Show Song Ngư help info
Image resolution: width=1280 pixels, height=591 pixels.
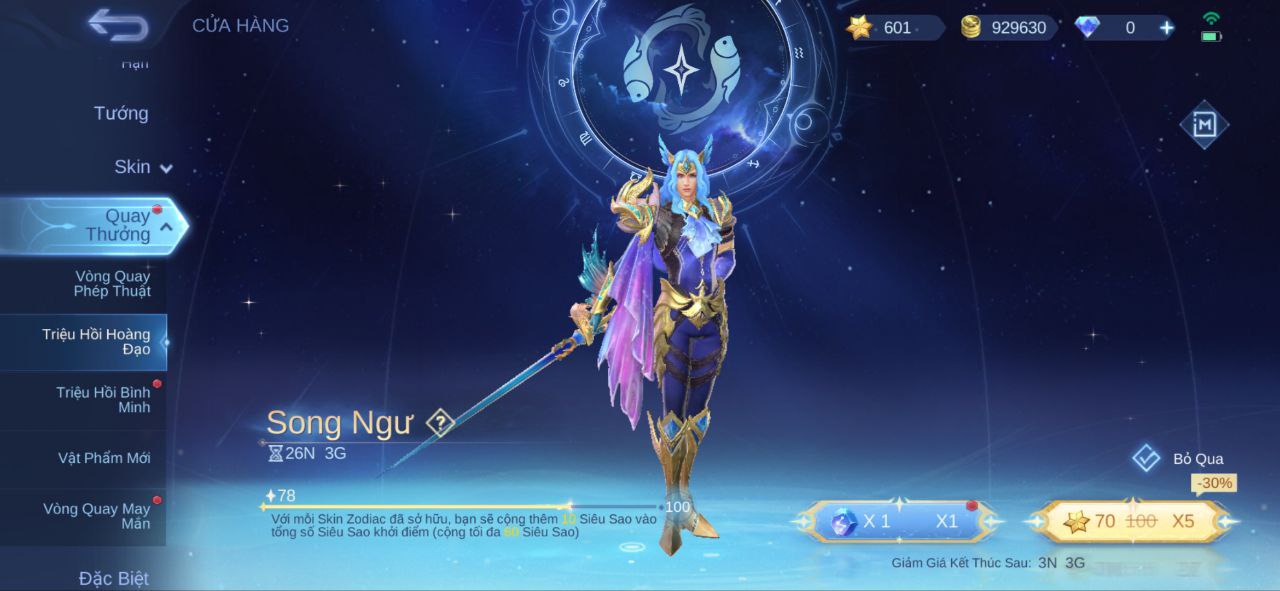(x=440, y=423)
